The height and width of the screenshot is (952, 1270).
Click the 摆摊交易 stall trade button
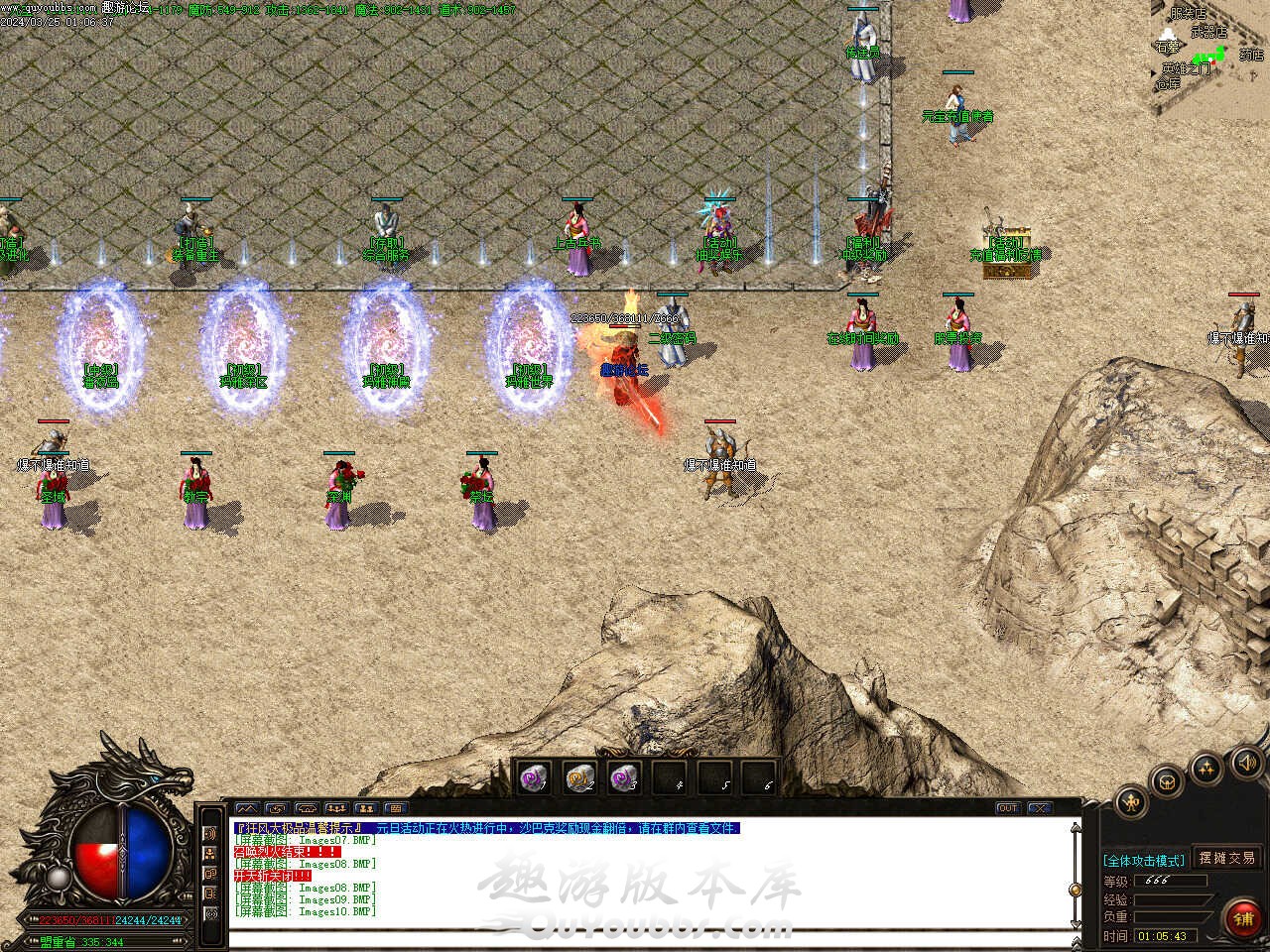1226,858
